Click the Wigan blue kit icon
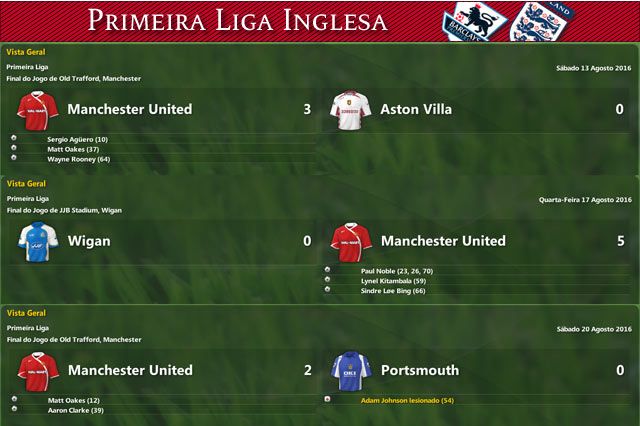Screen dimensions: 640x426 tap(38, 241)
